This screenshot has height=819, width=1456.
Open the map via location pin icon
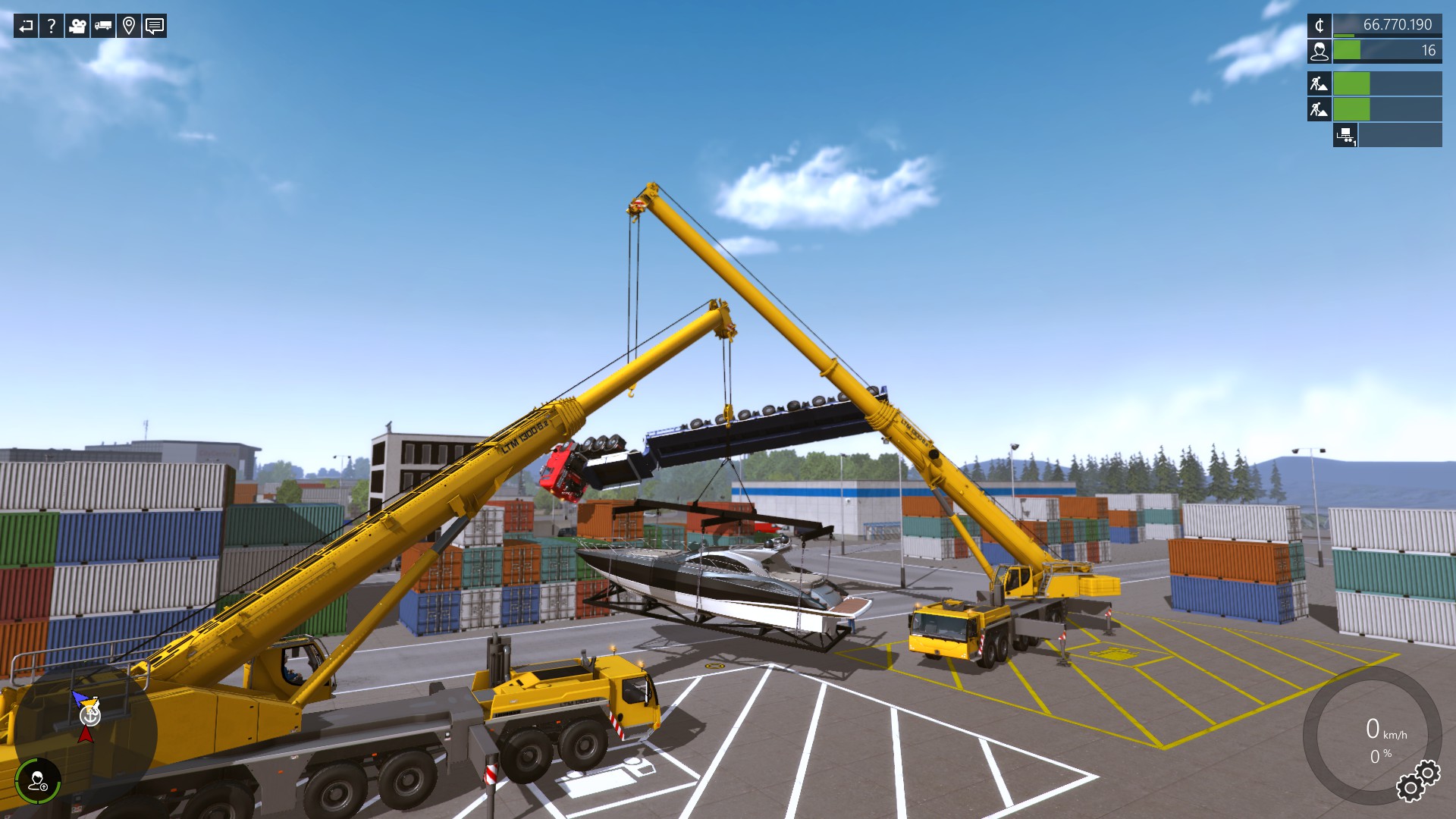[127, 27]
